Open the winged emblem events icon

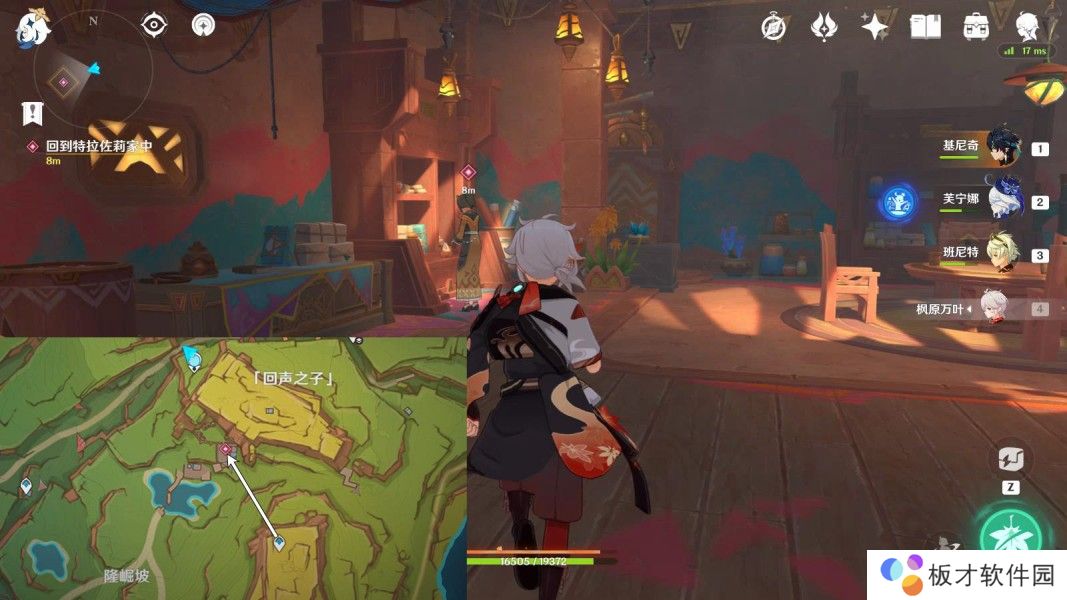click(x=823, y=27)
